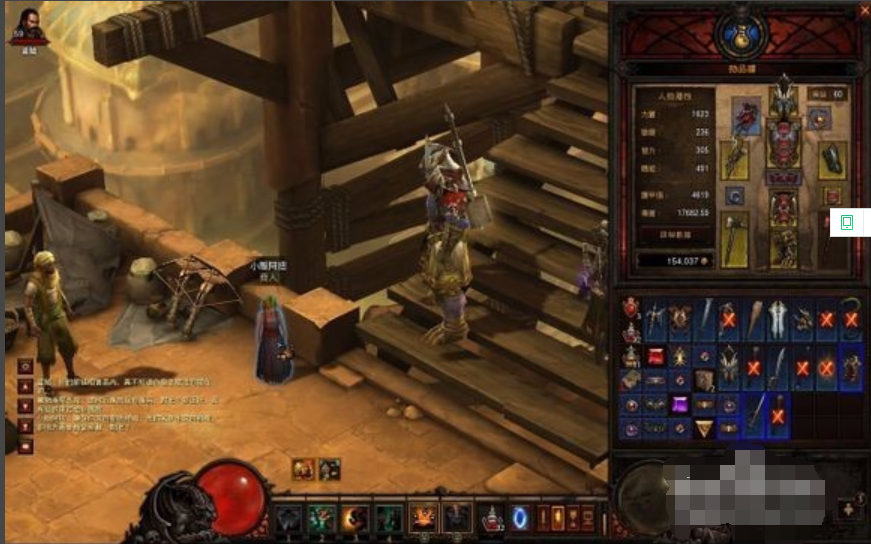This screenshot has width=871, height=544.
Task: Activate the orange crescent skill icon
Action: (x=355, y=518)
